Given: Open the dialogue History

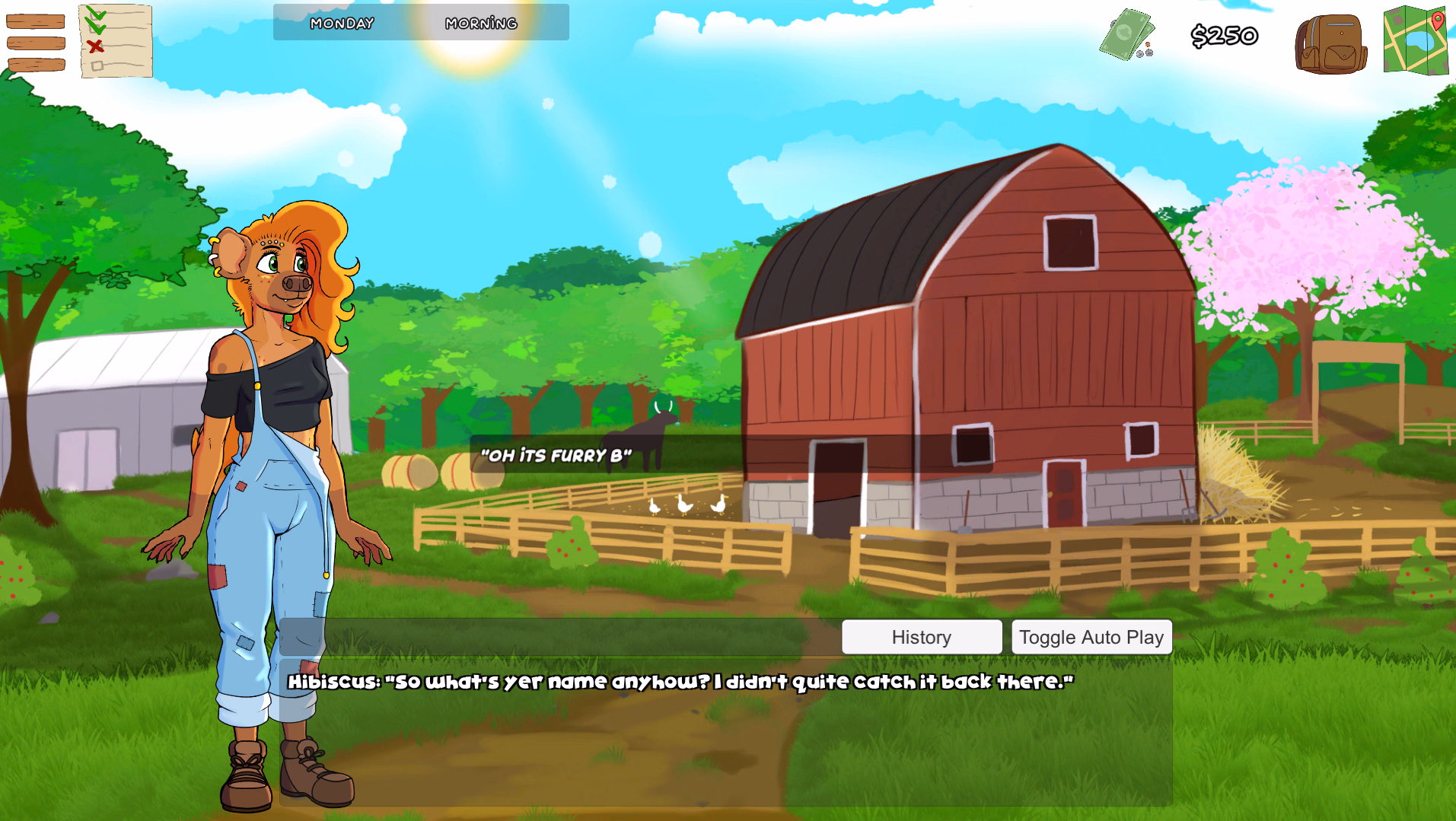Looking at the screenshot, I should click(x=921, y=637).
